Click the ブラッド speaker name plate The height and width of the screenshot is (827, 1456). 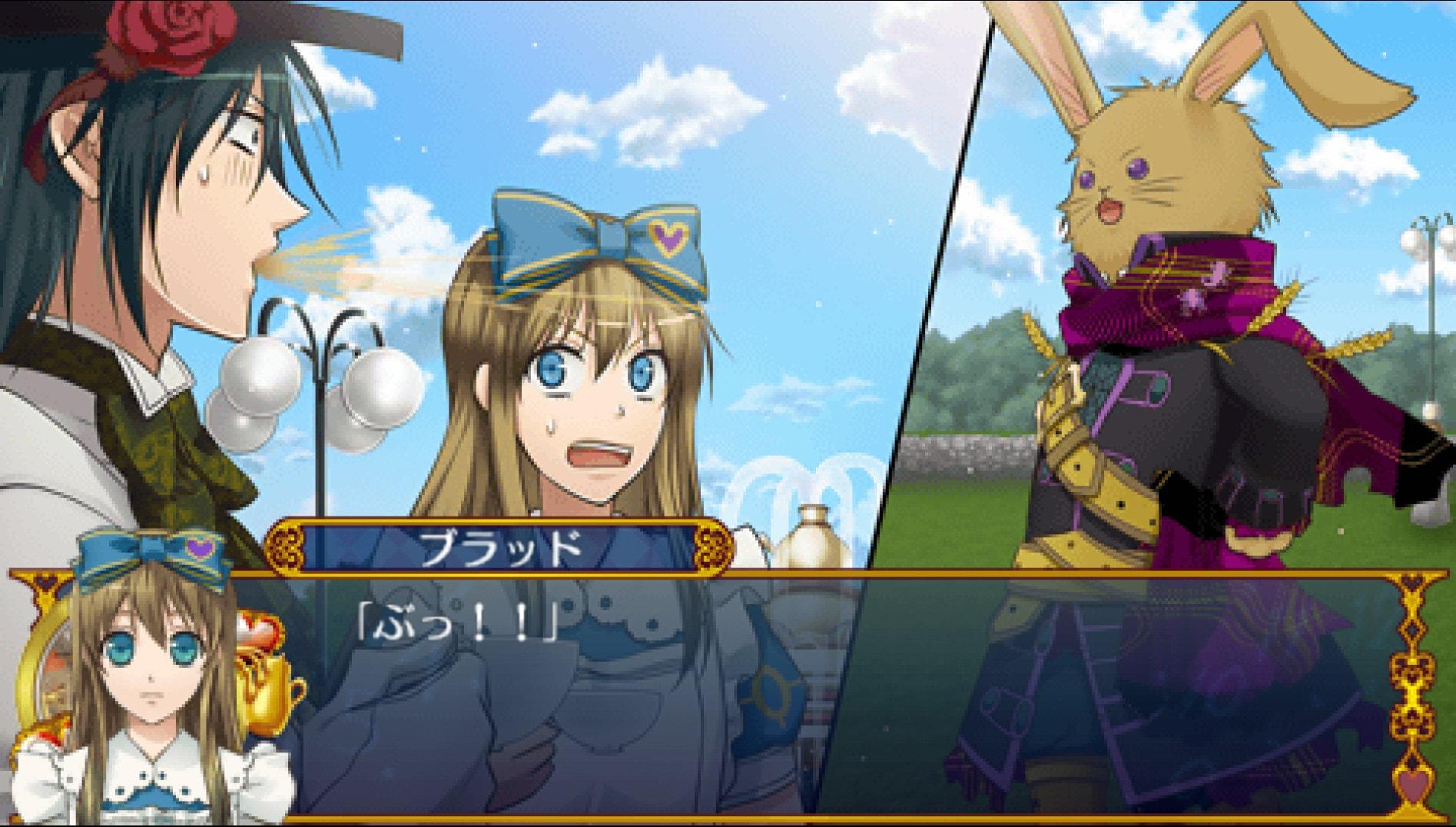tap(499, 546)
